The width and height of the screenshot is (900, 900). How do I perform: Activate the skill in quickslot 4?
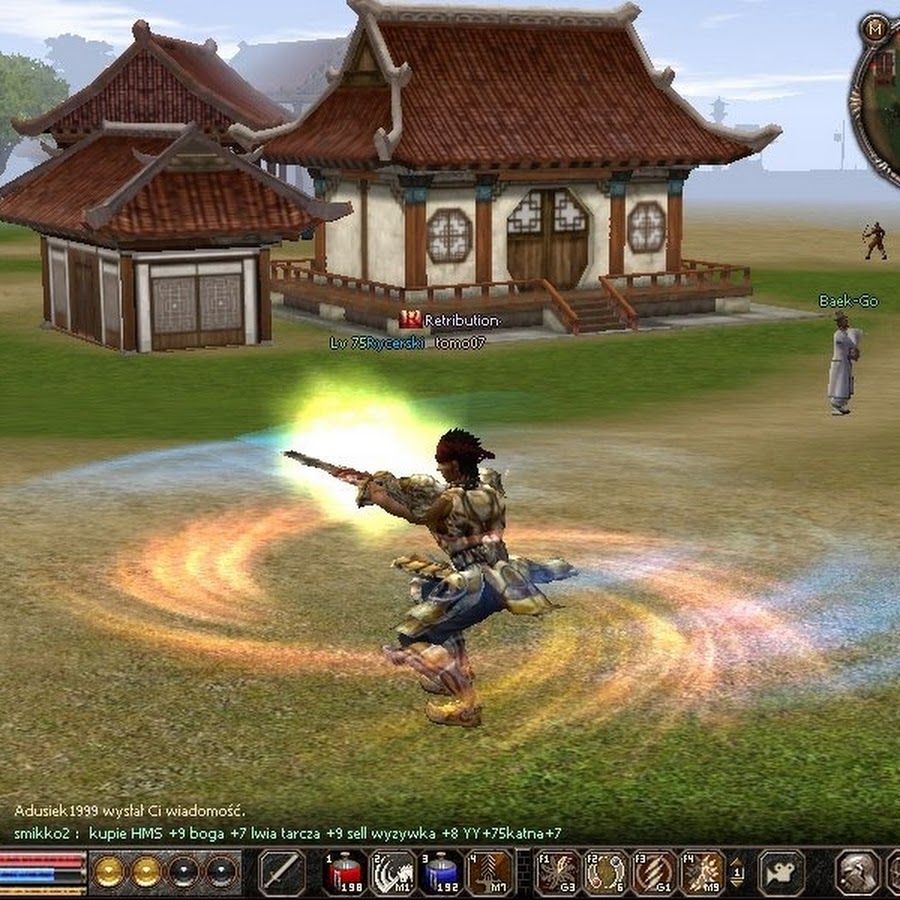tap(490, 873)
